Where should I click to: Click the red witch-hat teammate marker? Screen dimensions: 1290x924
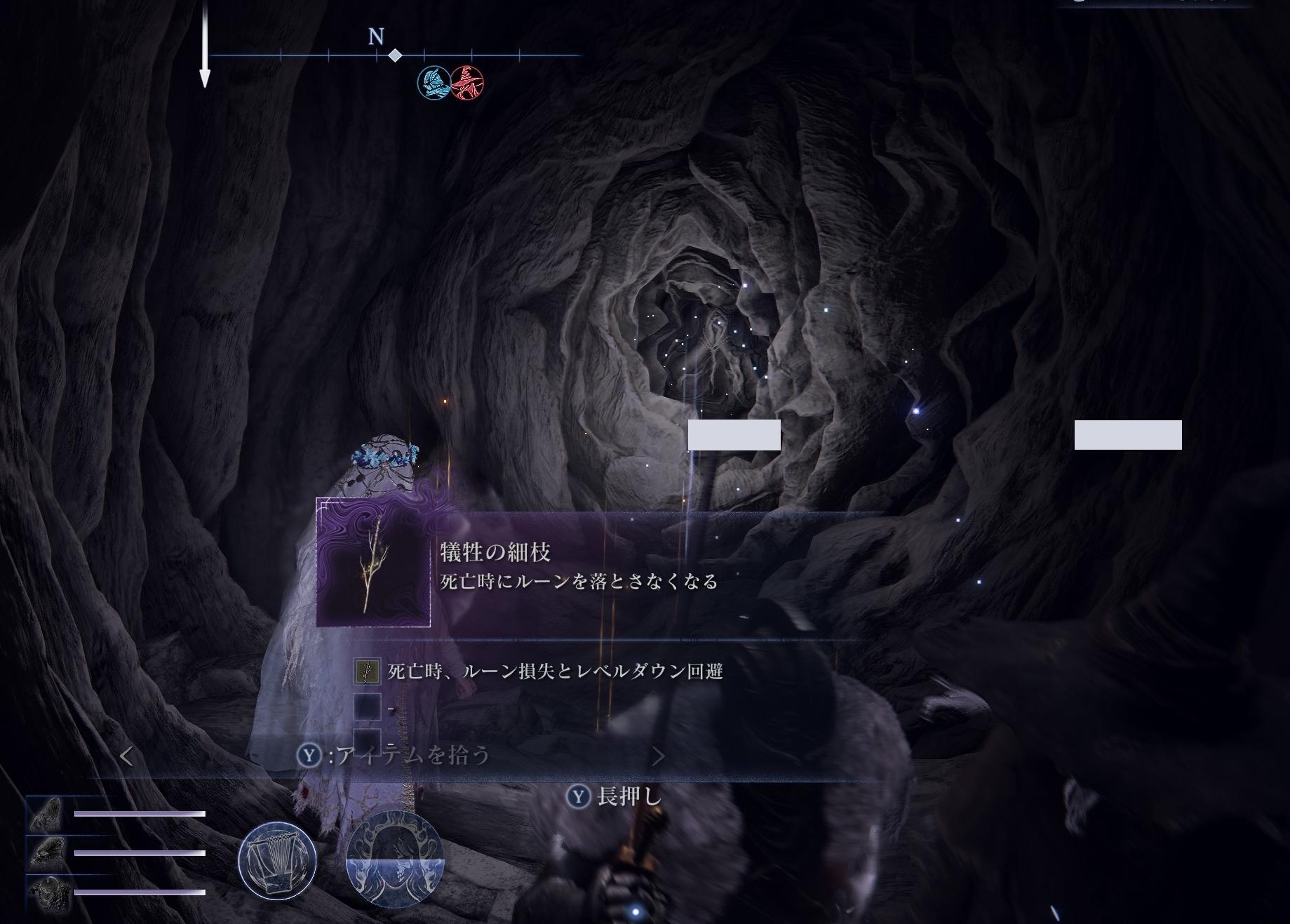[x=467, y=83]
